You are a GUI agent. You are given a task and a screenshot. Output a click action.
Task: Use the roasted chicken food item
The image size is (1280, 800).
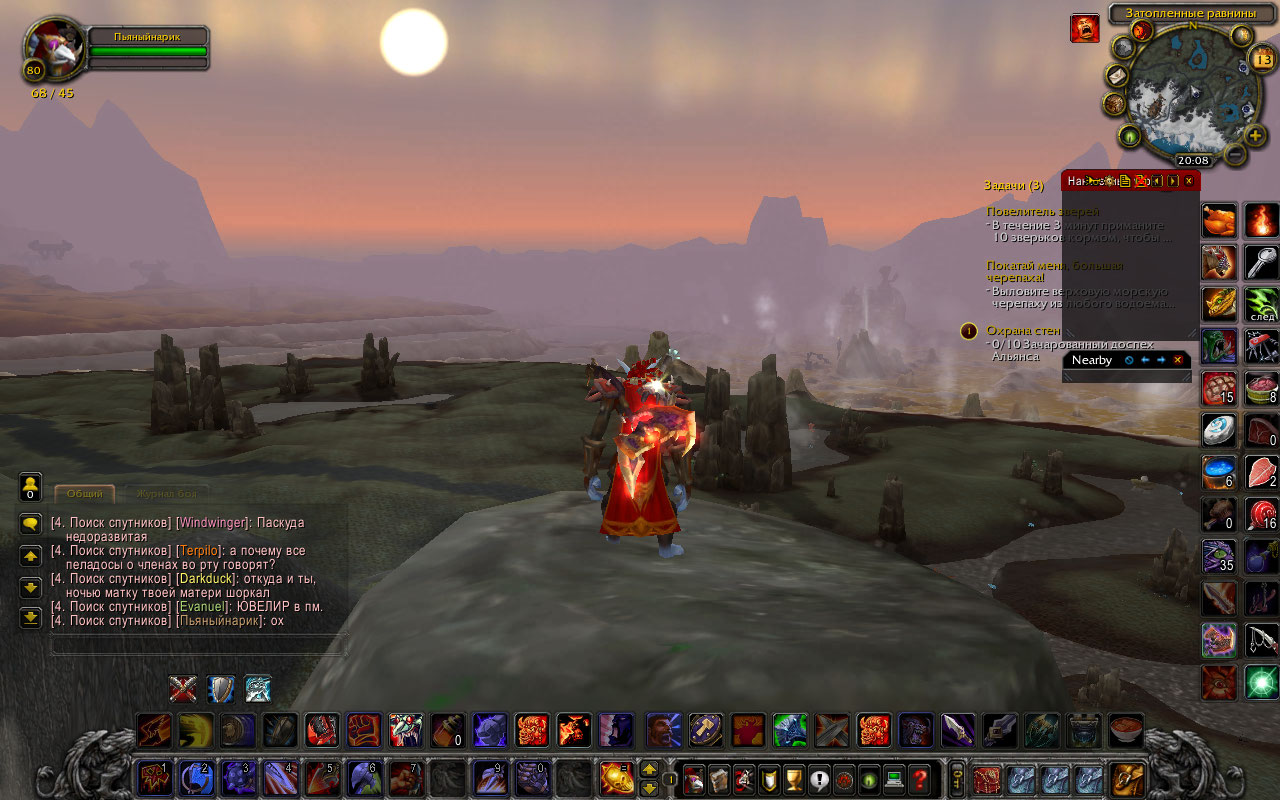point(1219,220)
